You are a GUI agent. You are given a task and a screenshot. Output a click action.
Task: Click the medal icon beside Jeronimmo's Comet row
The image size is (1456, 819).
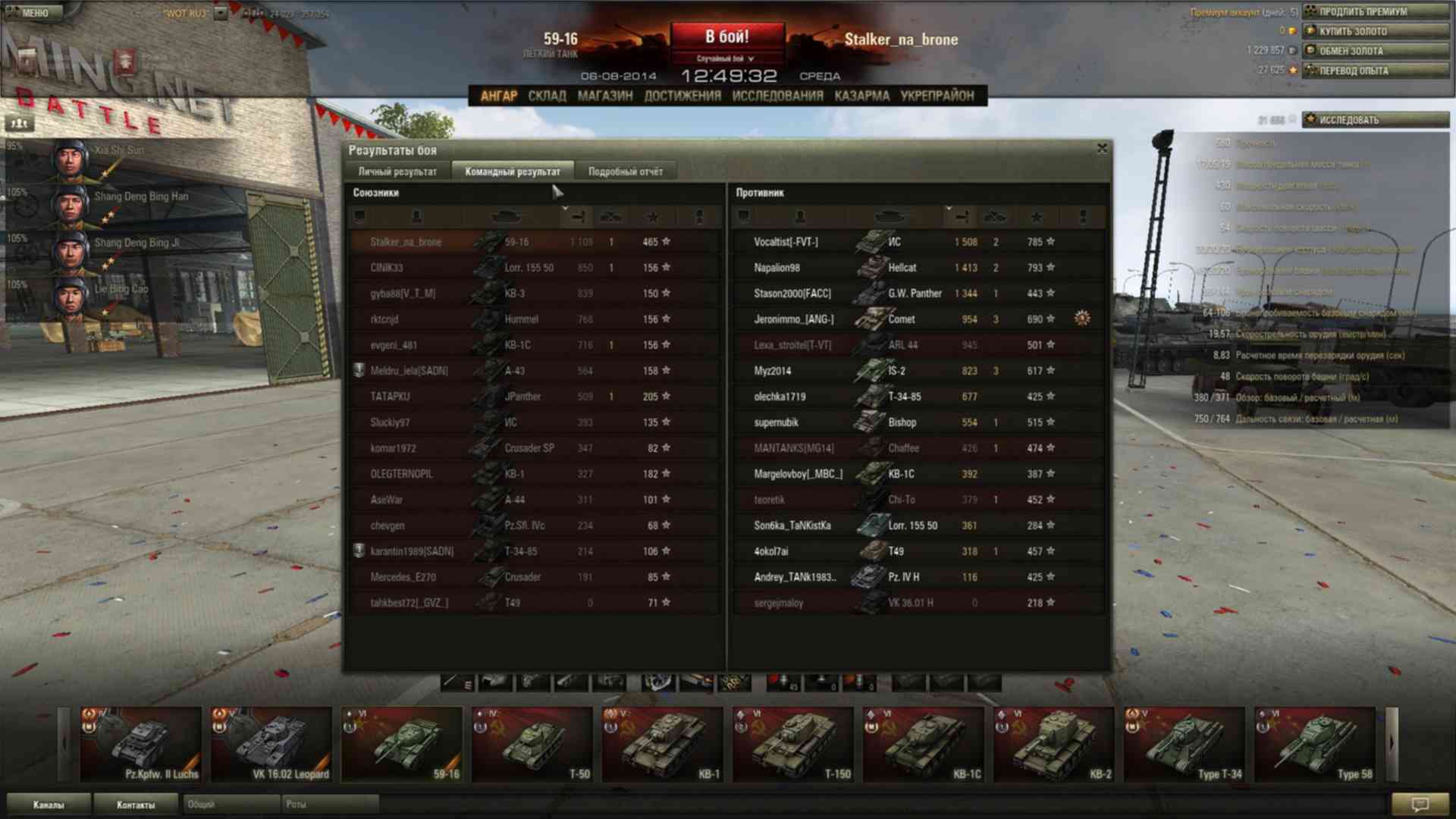[x=1083, y=319]
